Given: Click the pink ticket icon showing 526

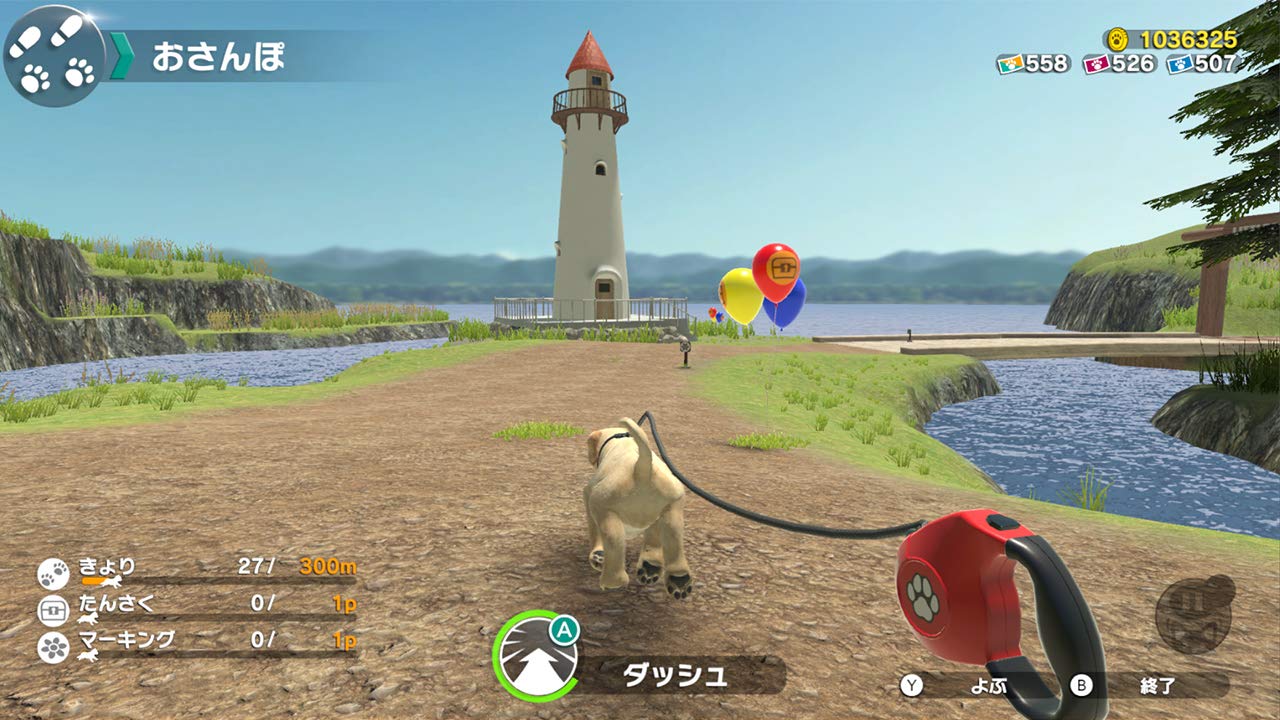Looking at the screenshot, I should point(1097,62).
